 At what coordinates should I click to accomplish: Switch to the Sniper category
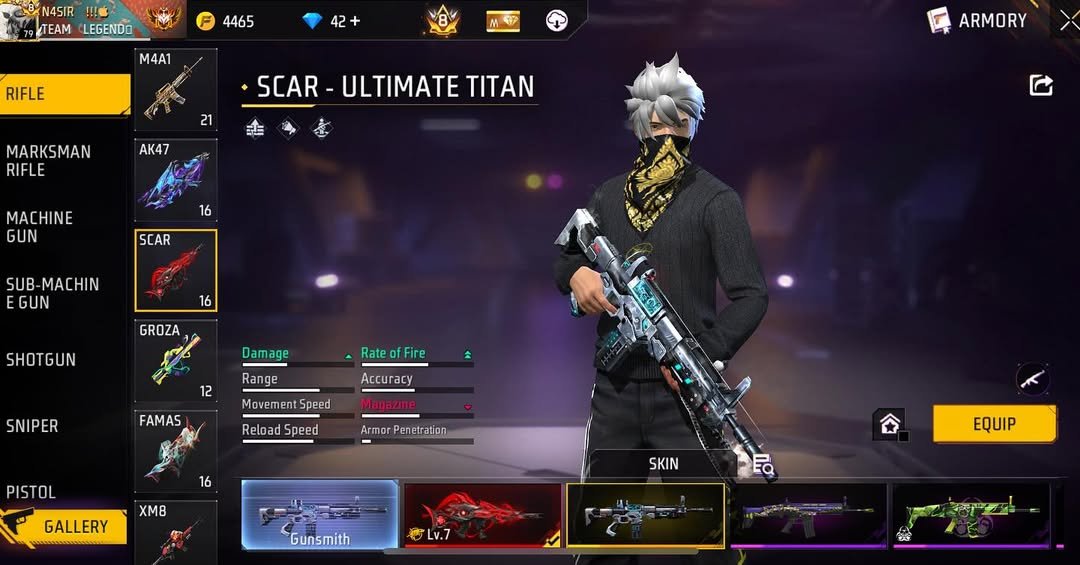33,426
